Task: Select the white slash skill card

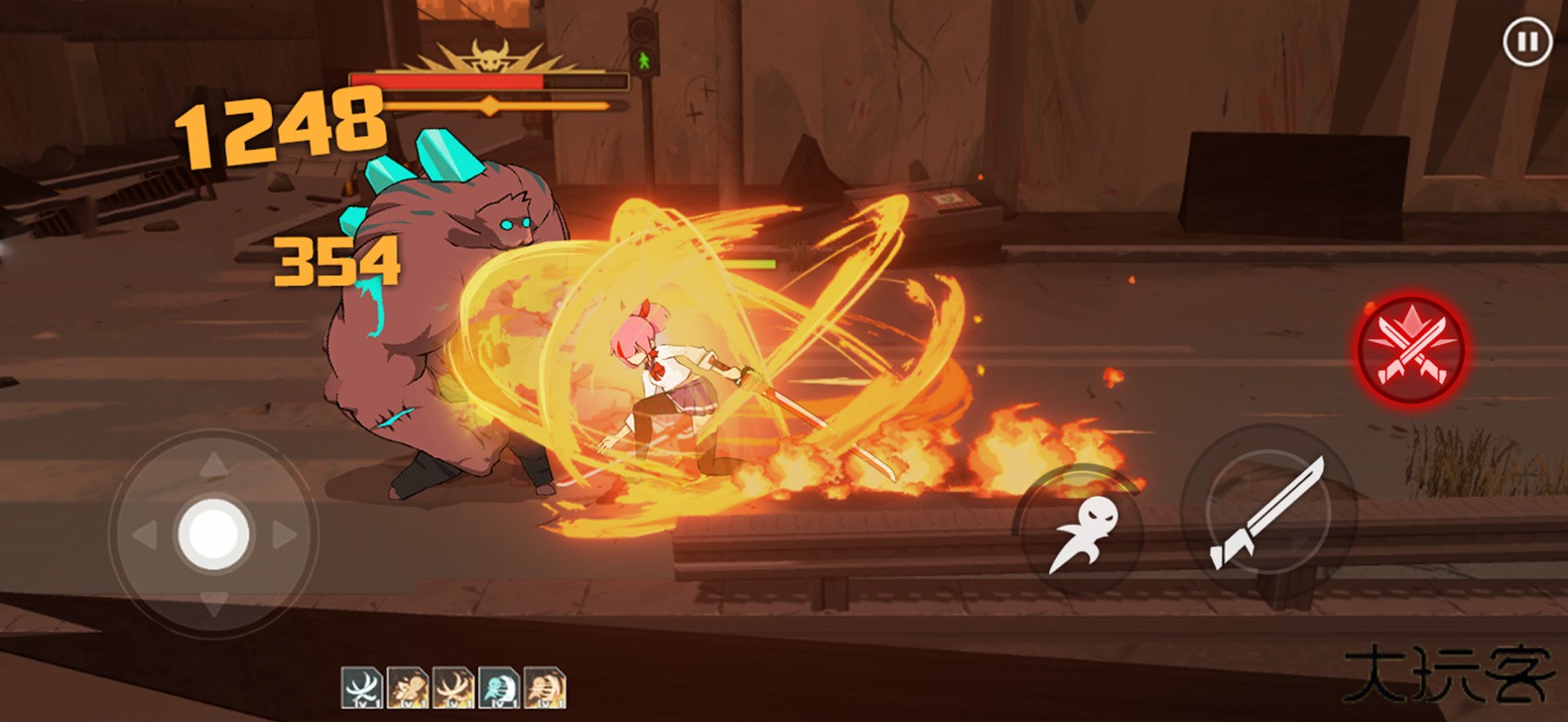Action: coord(361,687)
